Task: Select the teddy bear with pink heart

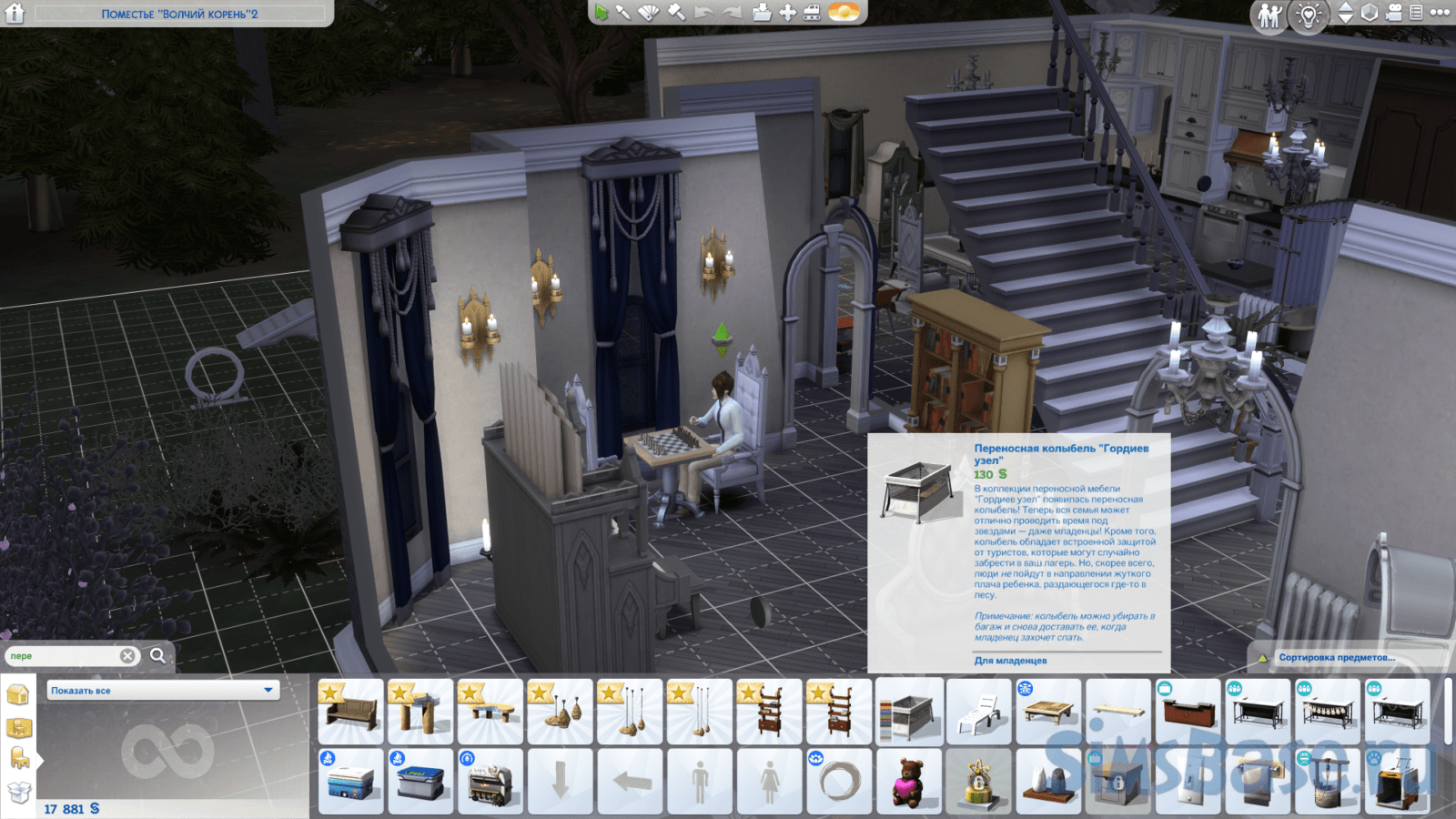Action: pyautogui.click(x=909, y=781)
